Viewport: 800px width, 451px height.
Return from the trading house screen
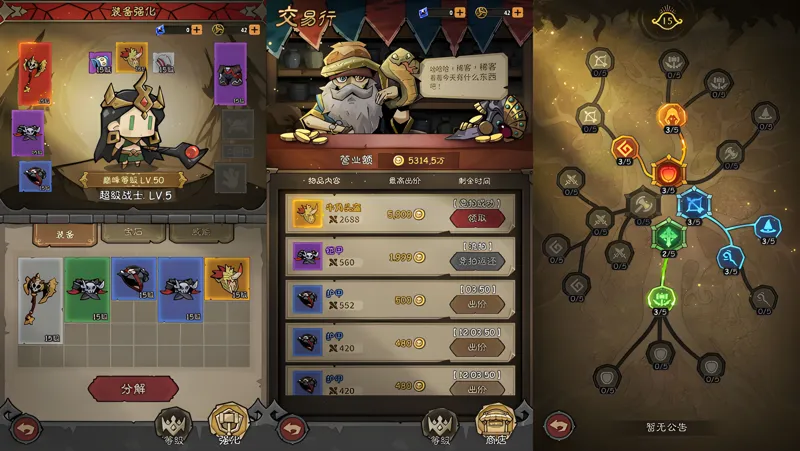point(292,427)
